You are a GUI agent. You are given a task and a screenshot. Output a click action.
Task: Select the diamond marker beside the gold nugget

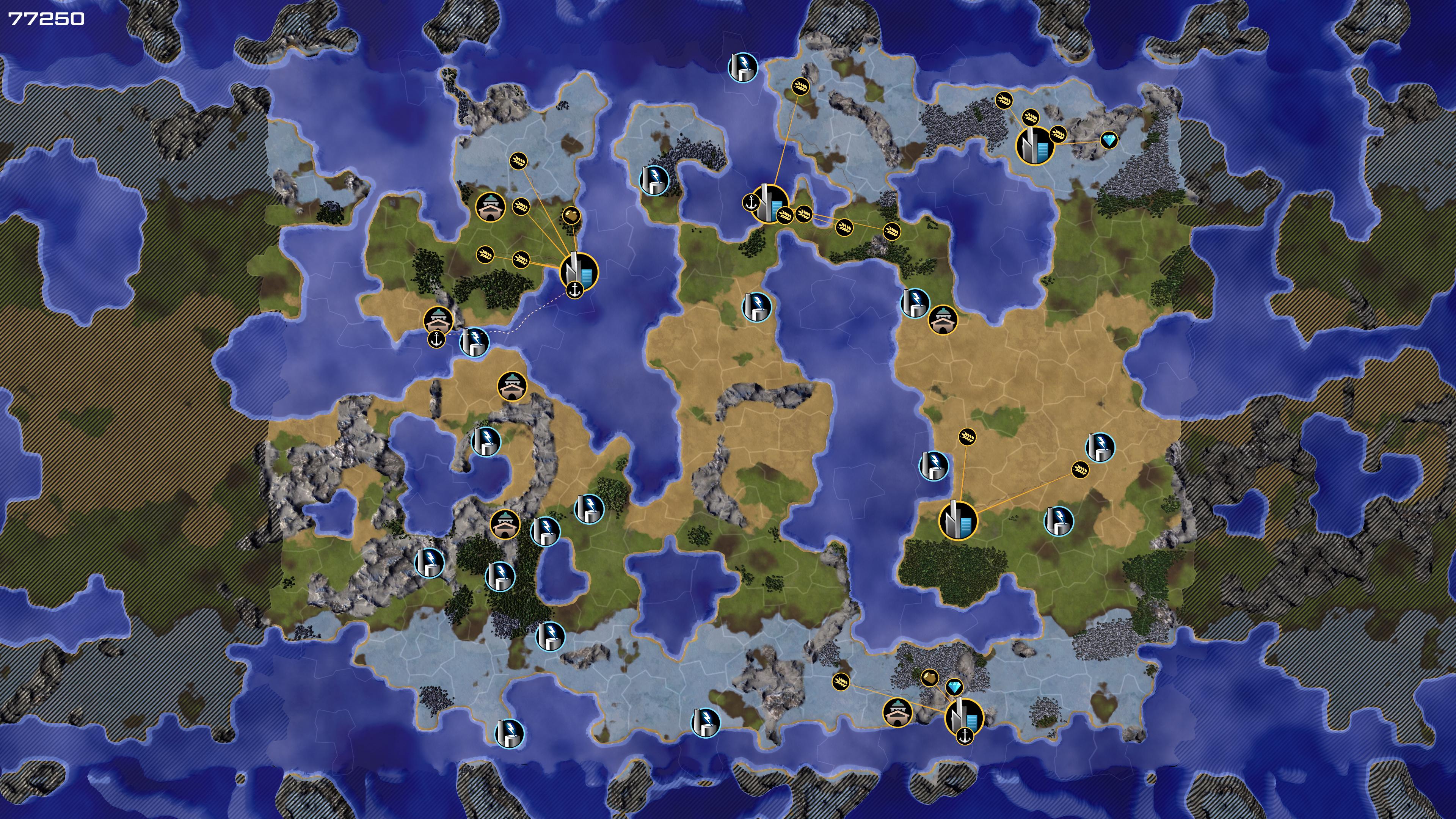[955, 687]
